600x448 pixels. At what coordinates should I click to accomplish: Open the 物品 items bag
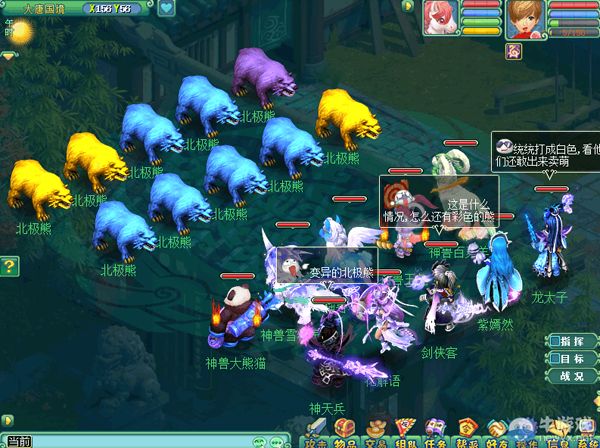[x=346, y=436]
